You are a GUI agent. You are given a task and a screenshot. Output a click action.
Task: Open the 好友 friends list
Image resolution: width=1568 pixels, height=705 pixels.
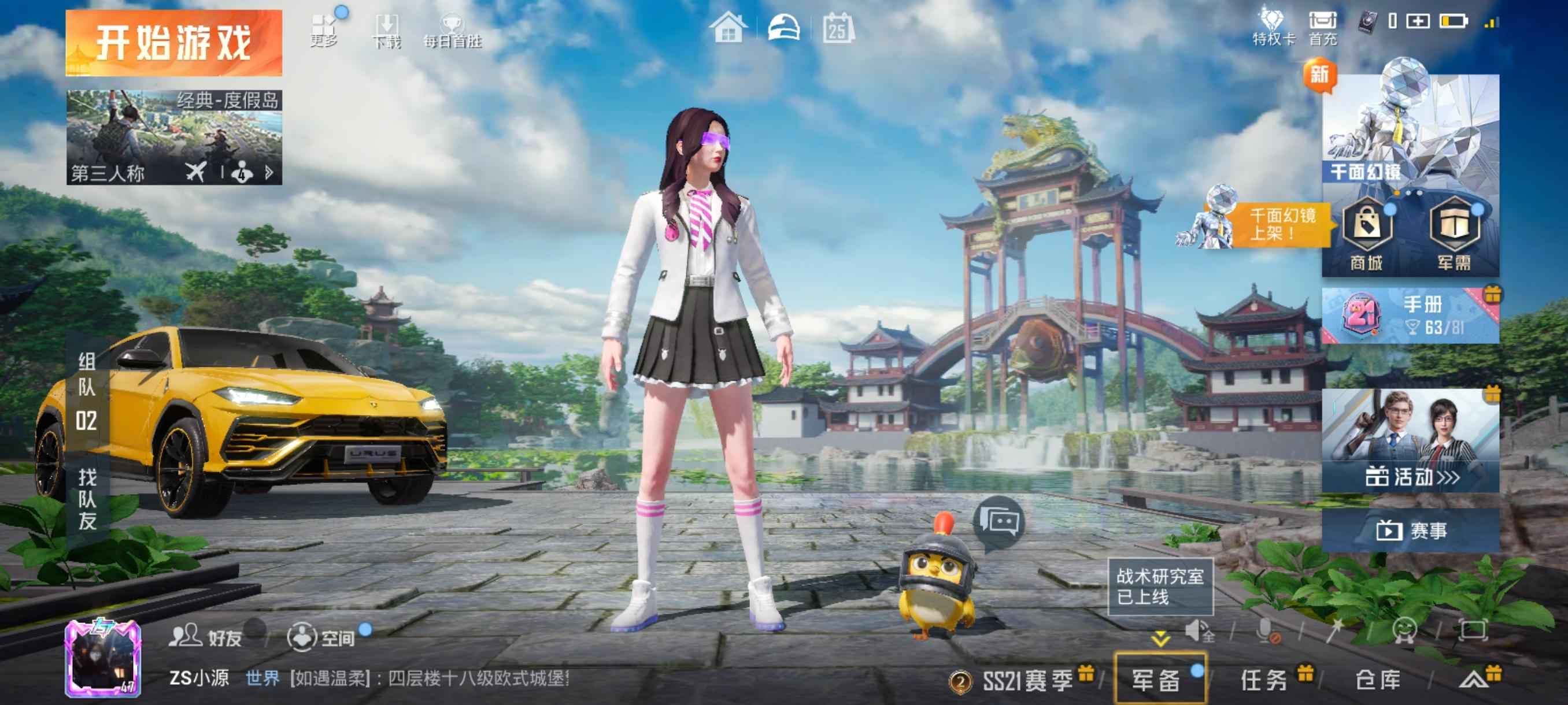coord(206,637)
